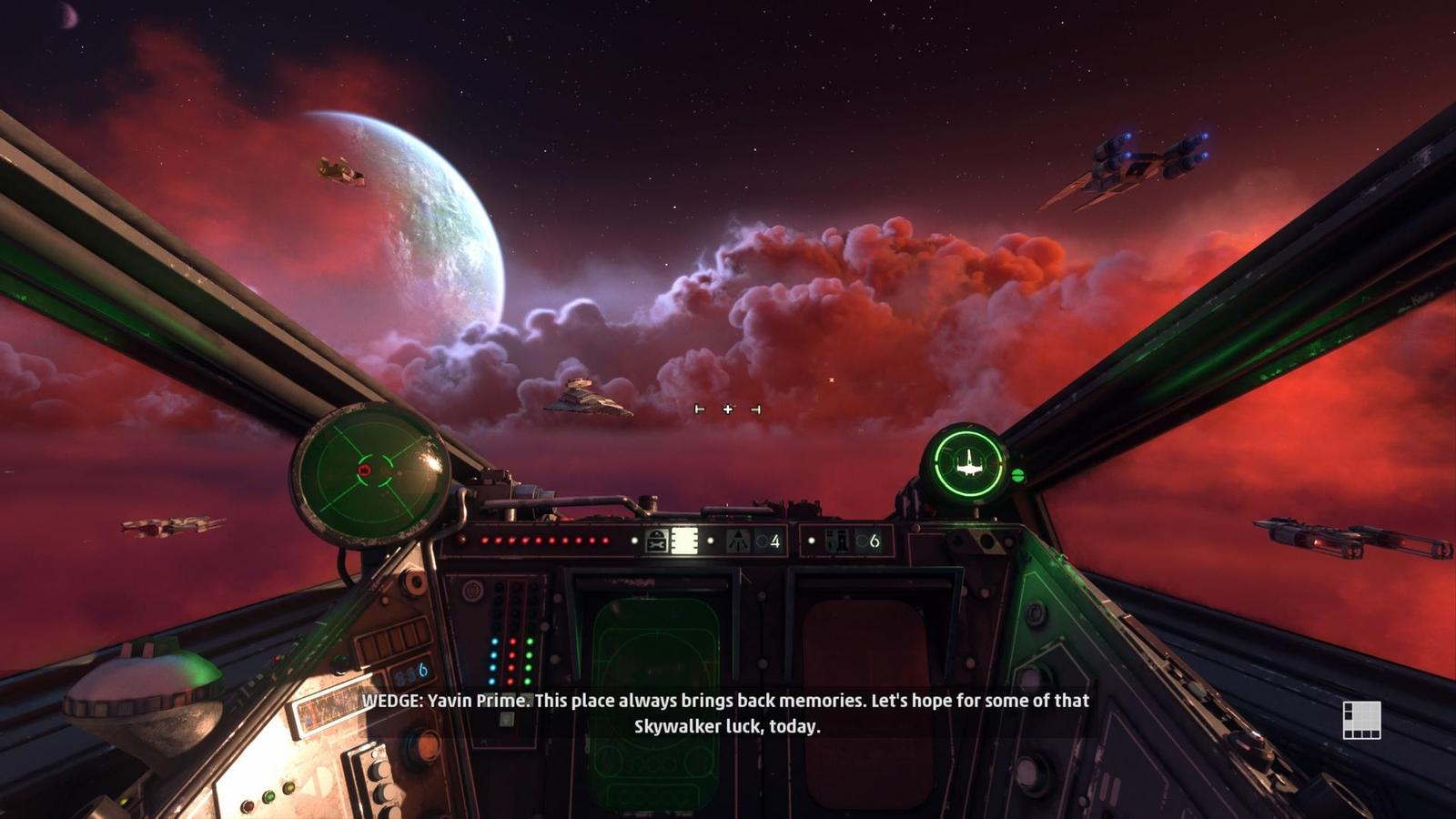Click the glowing white power cell indicator
Screen dimensions: 1456x819
click(684, 541)
